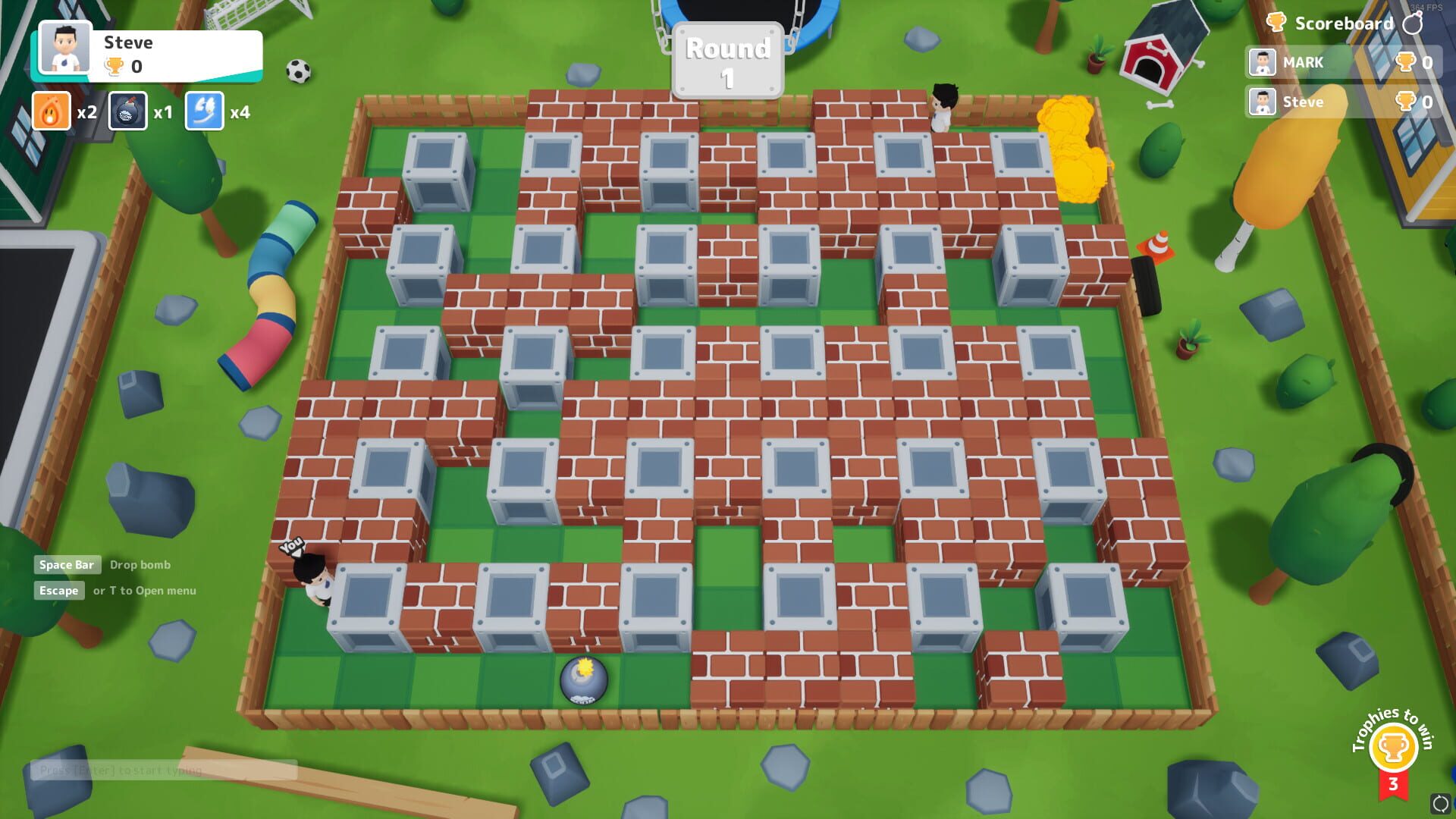Image resolution: width=1456 pixels, height=819 pixels.
Task: Click the Escape open menu hint button
Action: pos(60,591)
